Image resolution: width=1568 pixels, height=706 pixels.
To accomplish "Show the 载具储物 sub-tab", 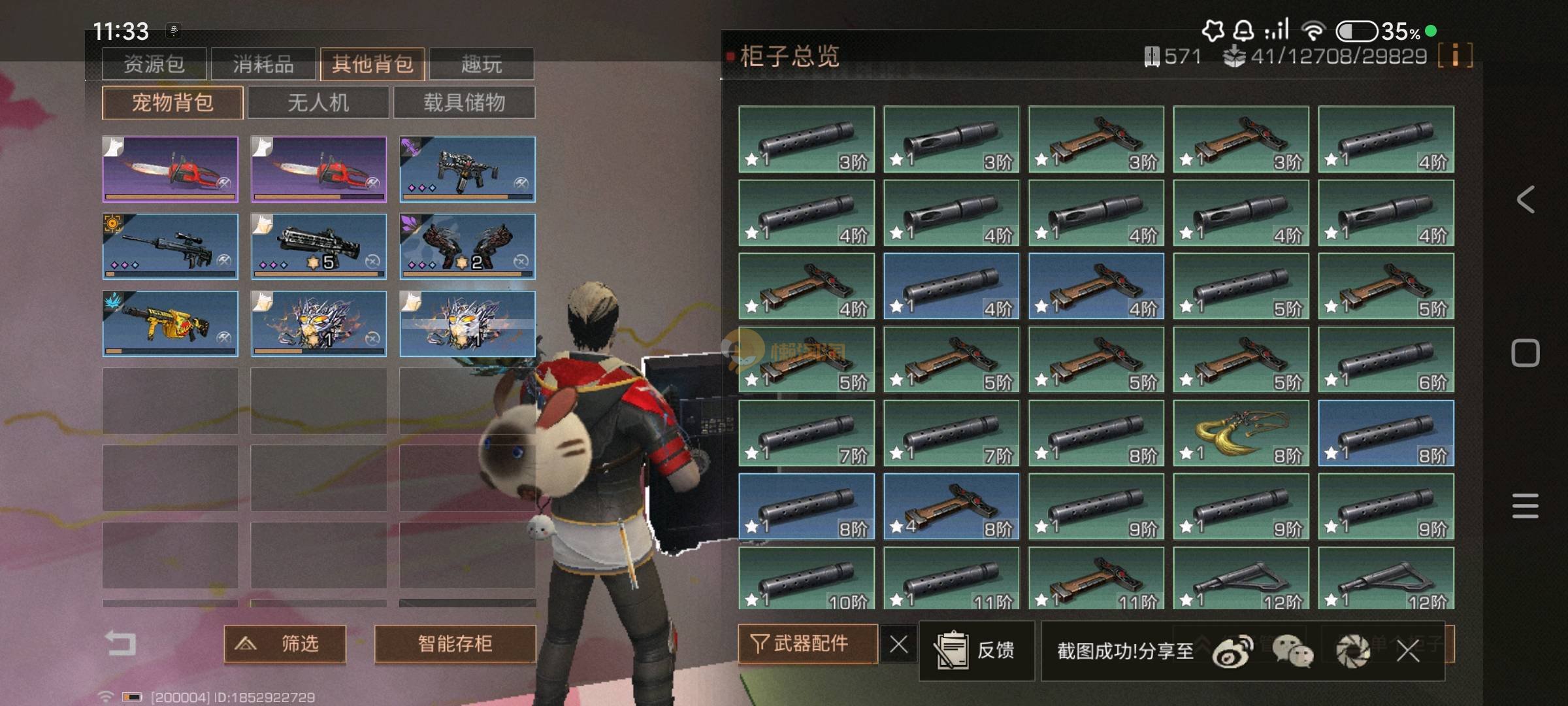I will click(x=464, y=103).
